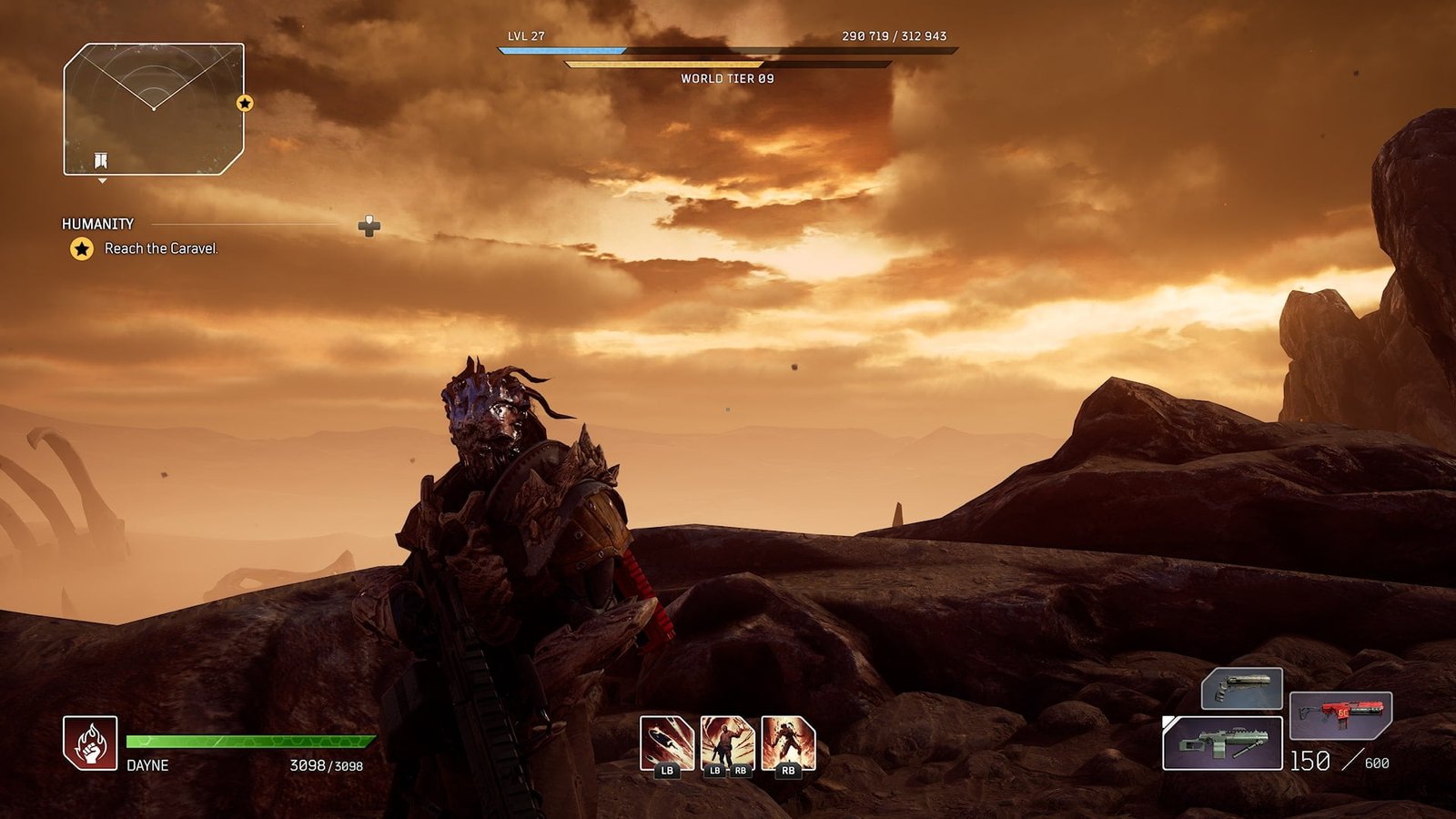Select the gray light machine gun slot
This screenshot has width=1456, height=819.
point(1222,743)
